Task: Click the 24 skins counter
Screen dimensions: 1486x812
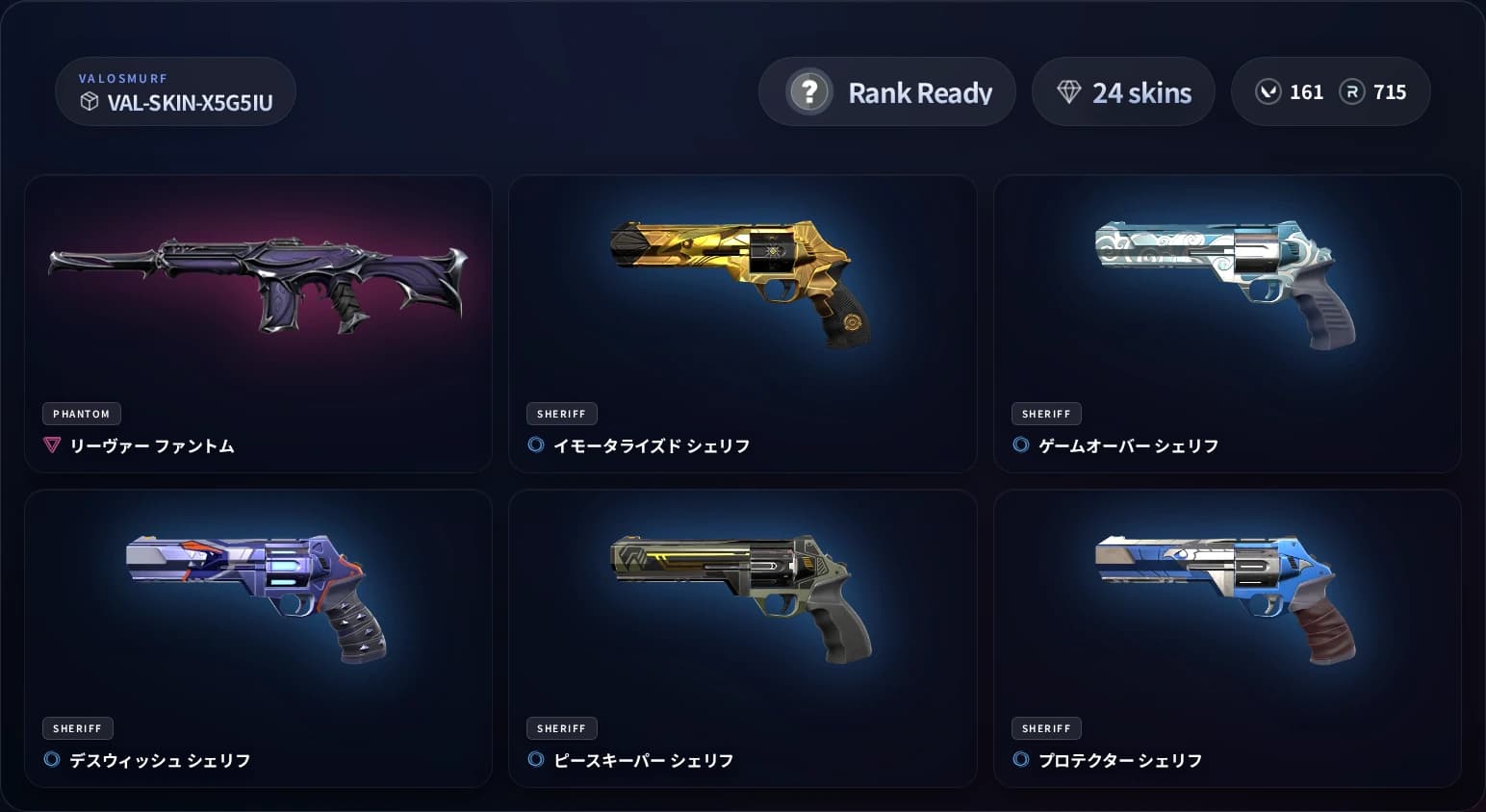Action: click(x=1123, y=91)
